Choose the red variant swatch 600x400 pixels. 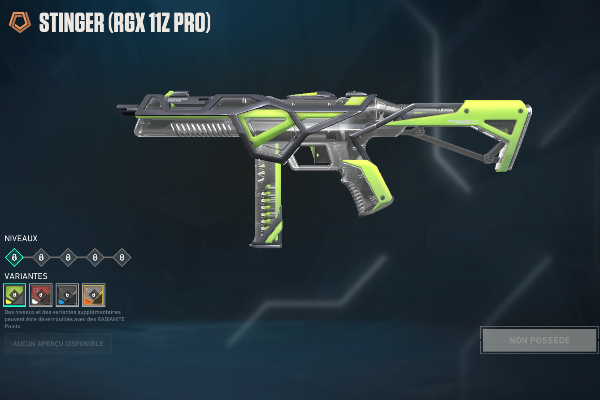41,294
